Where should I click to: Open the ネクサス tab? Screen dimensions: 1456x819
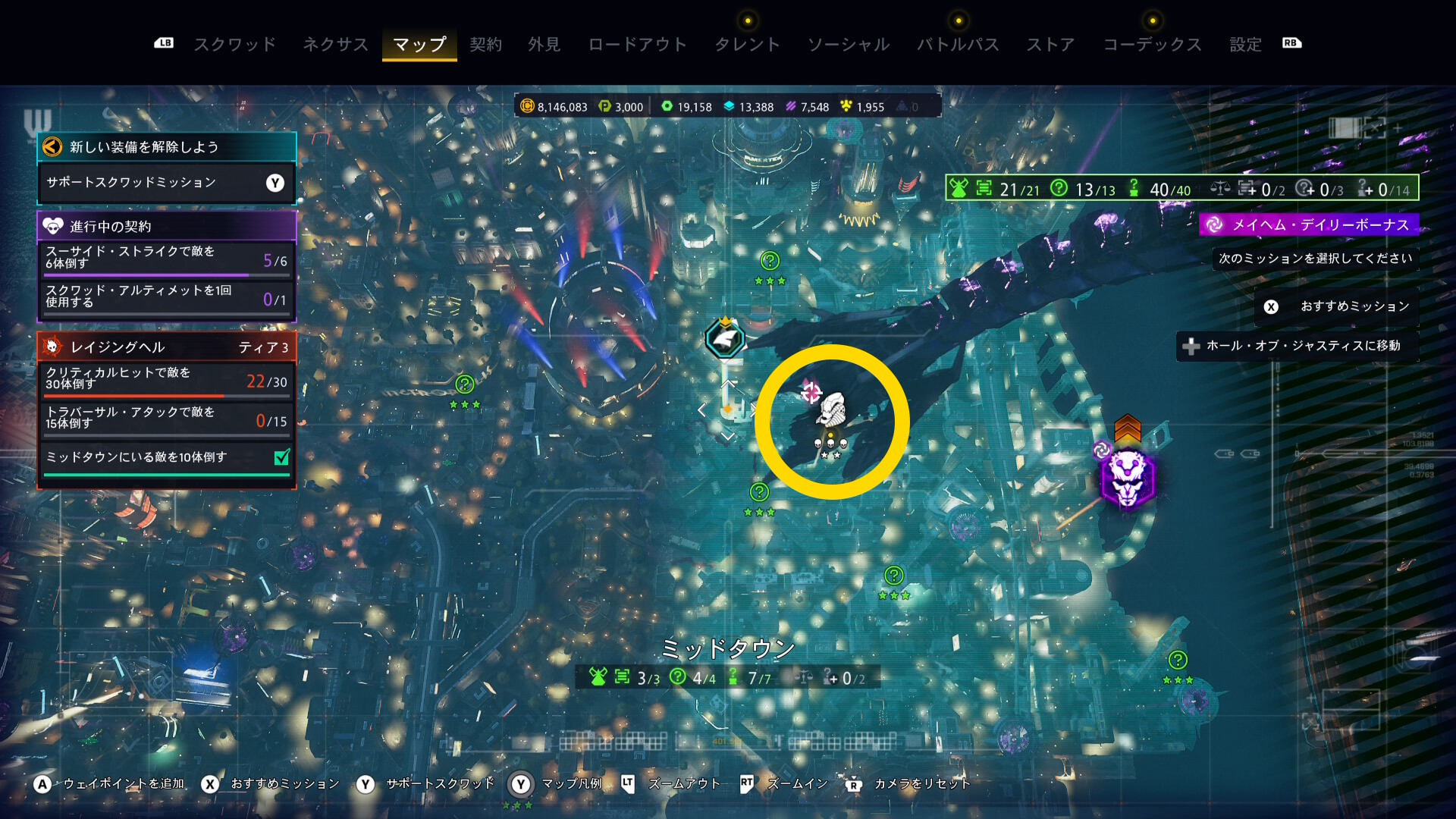click(335, 45)
